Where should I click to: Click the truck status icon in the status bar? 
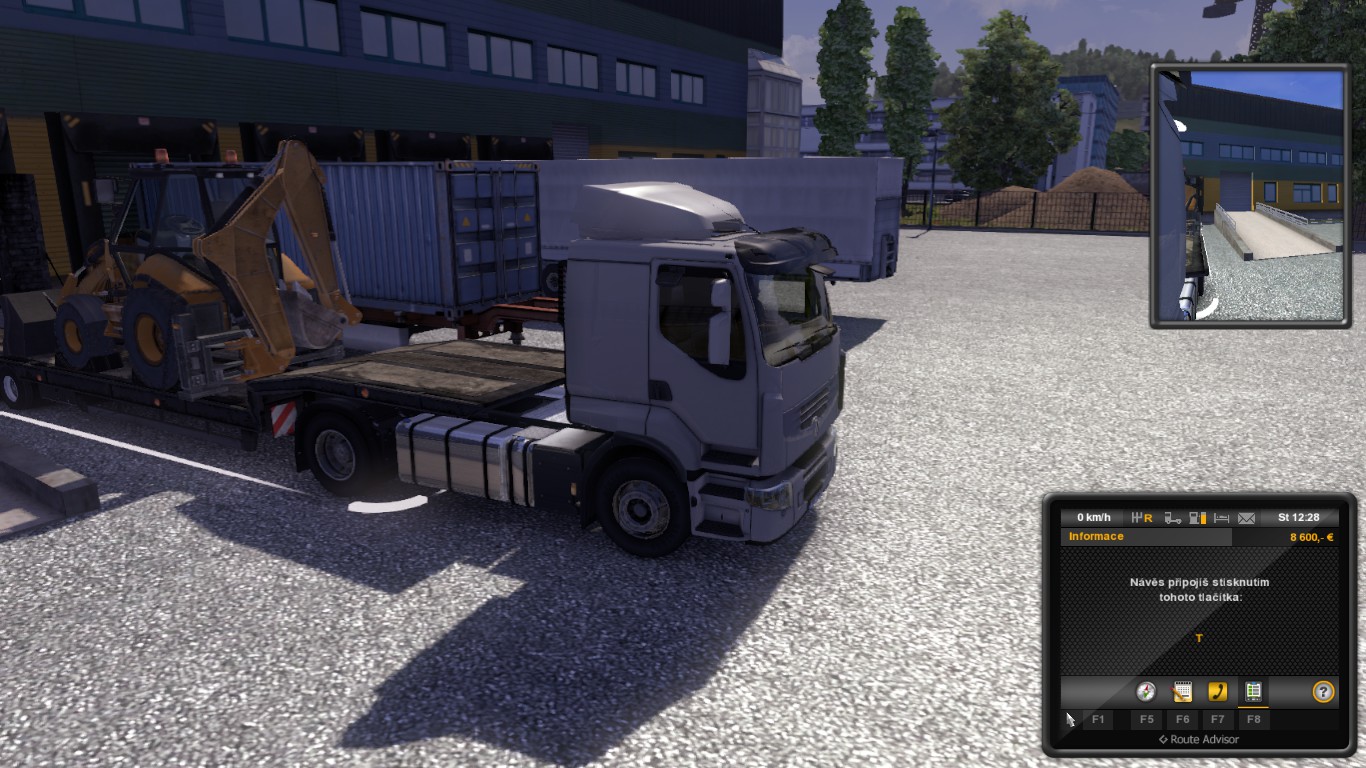coord(1173,518)
